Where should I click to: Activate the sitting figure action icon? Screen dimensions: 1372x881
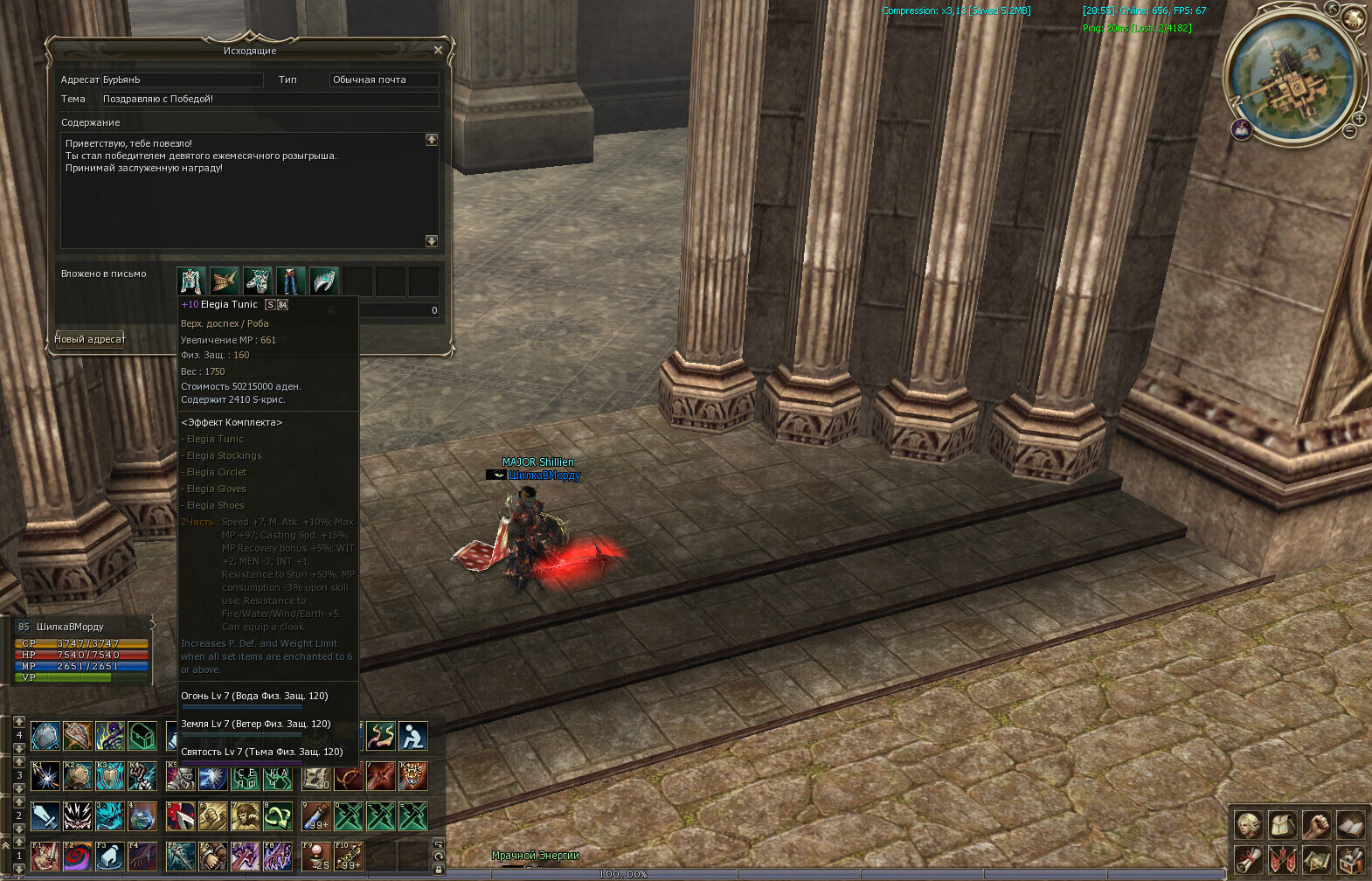tap(412, 736)
